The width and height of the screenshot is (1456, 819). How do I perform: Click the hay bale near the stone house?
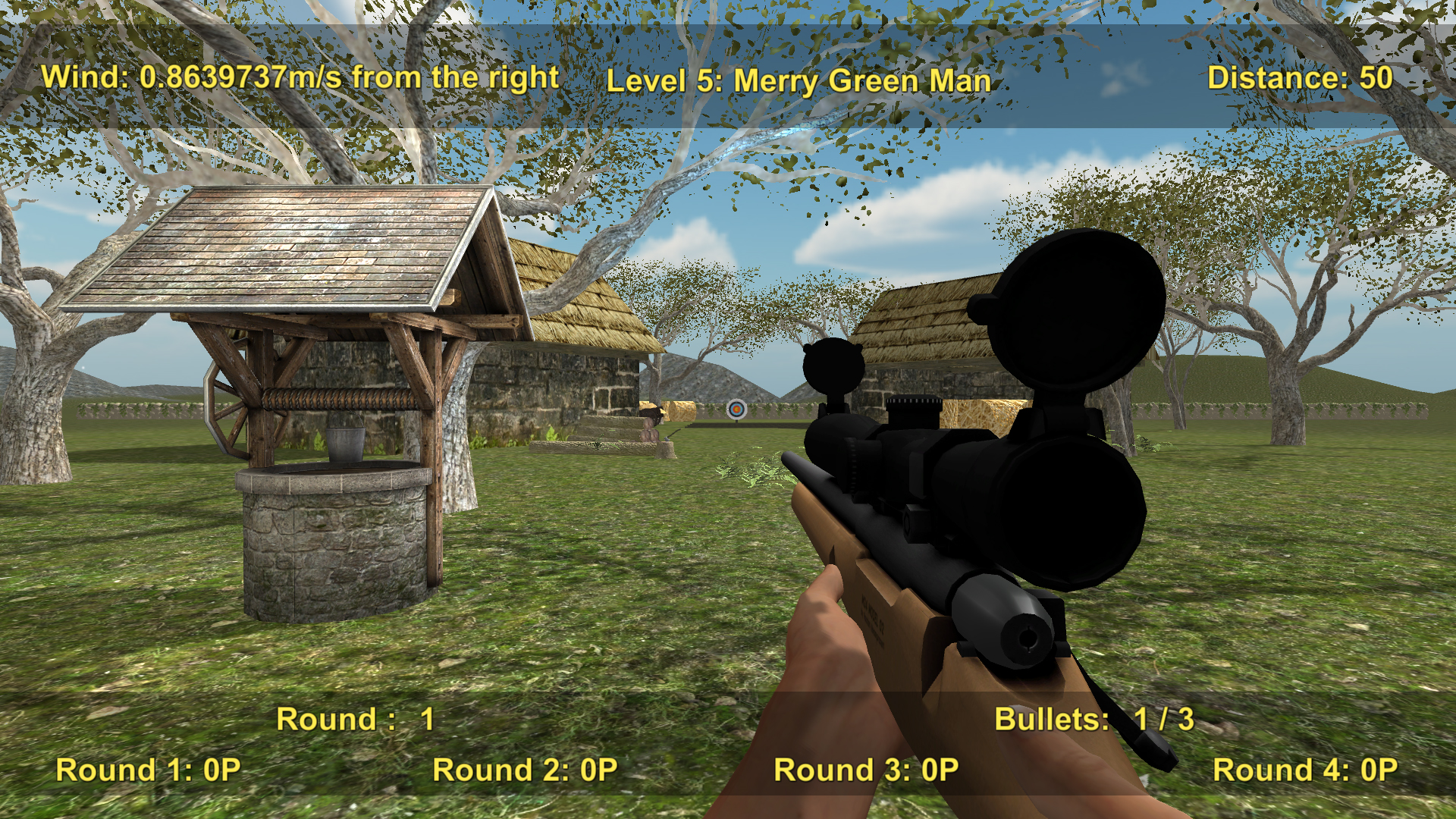point(677,411)
